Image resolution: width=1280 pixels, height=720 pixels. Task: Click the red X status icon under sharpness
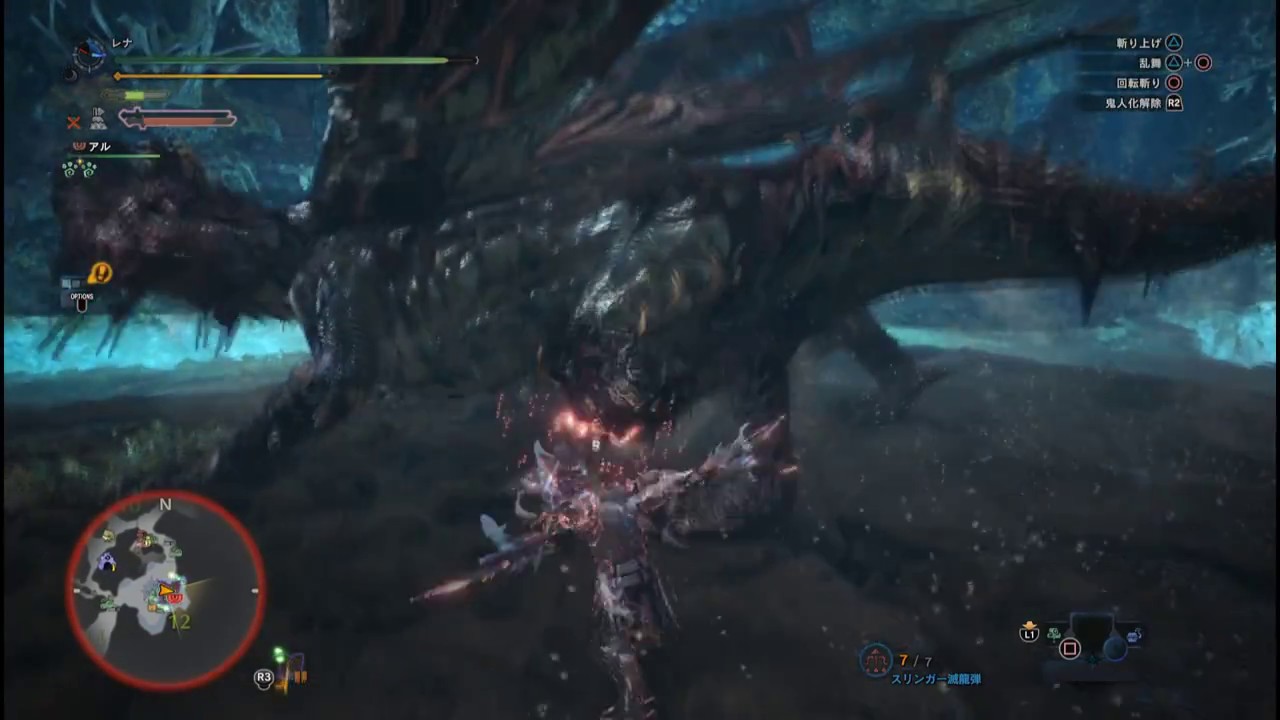pyautogui.click(x=74, y=121)
